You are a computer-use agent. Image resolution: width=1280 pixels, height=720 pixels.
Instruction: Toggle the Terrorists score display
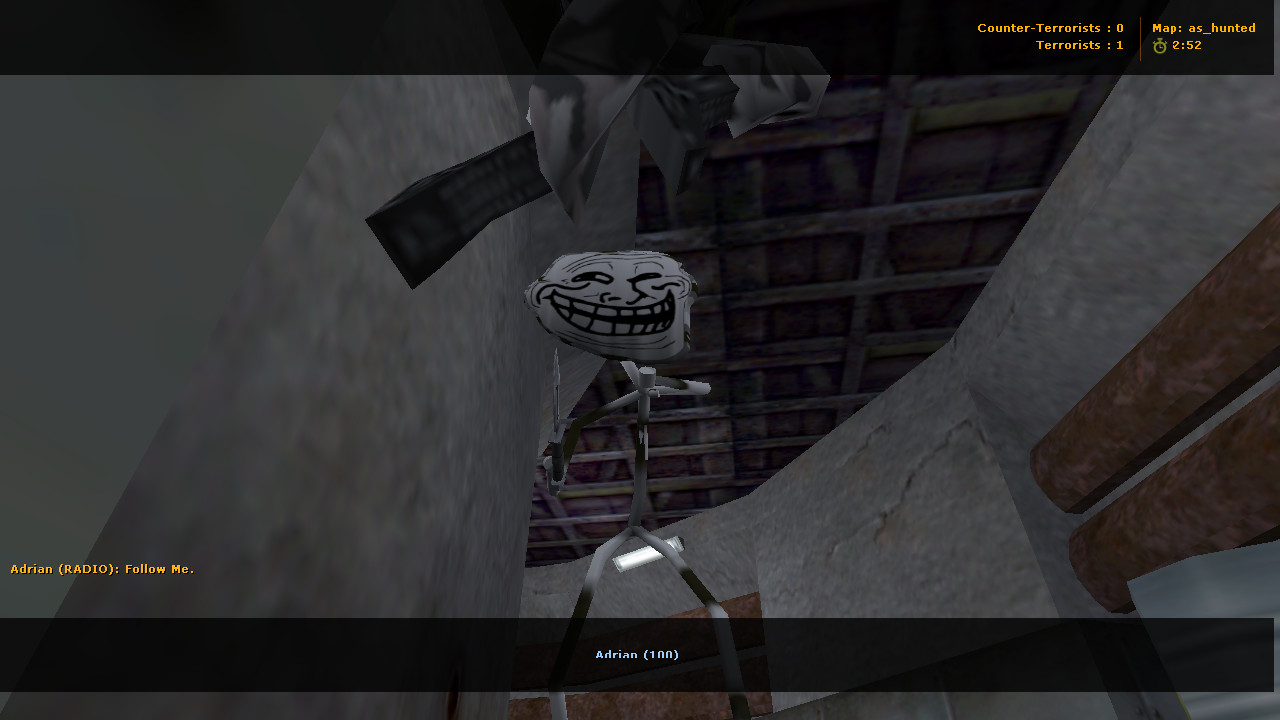[1079, 45]
